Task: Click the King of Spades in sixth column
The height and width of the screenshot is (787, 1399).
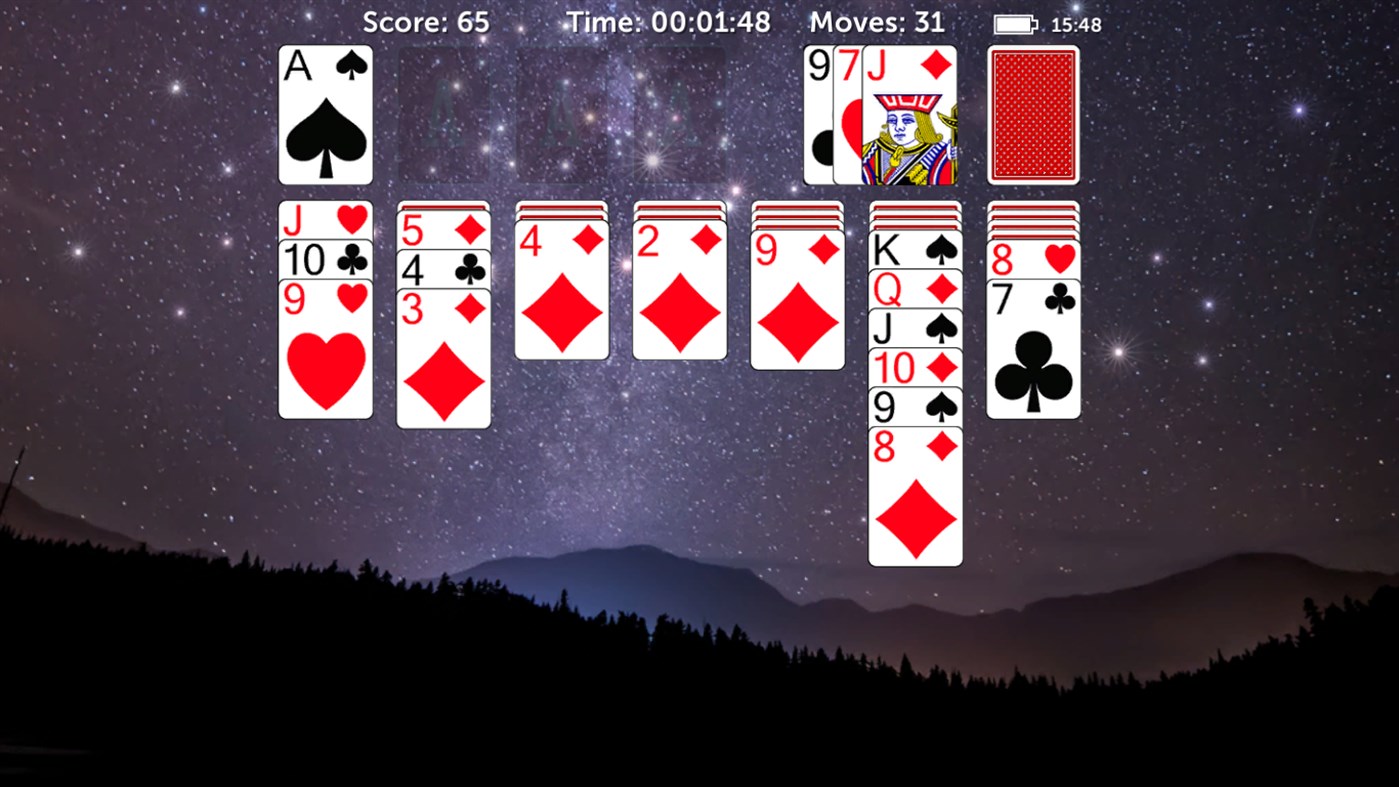Action: [x=915, y=251]
